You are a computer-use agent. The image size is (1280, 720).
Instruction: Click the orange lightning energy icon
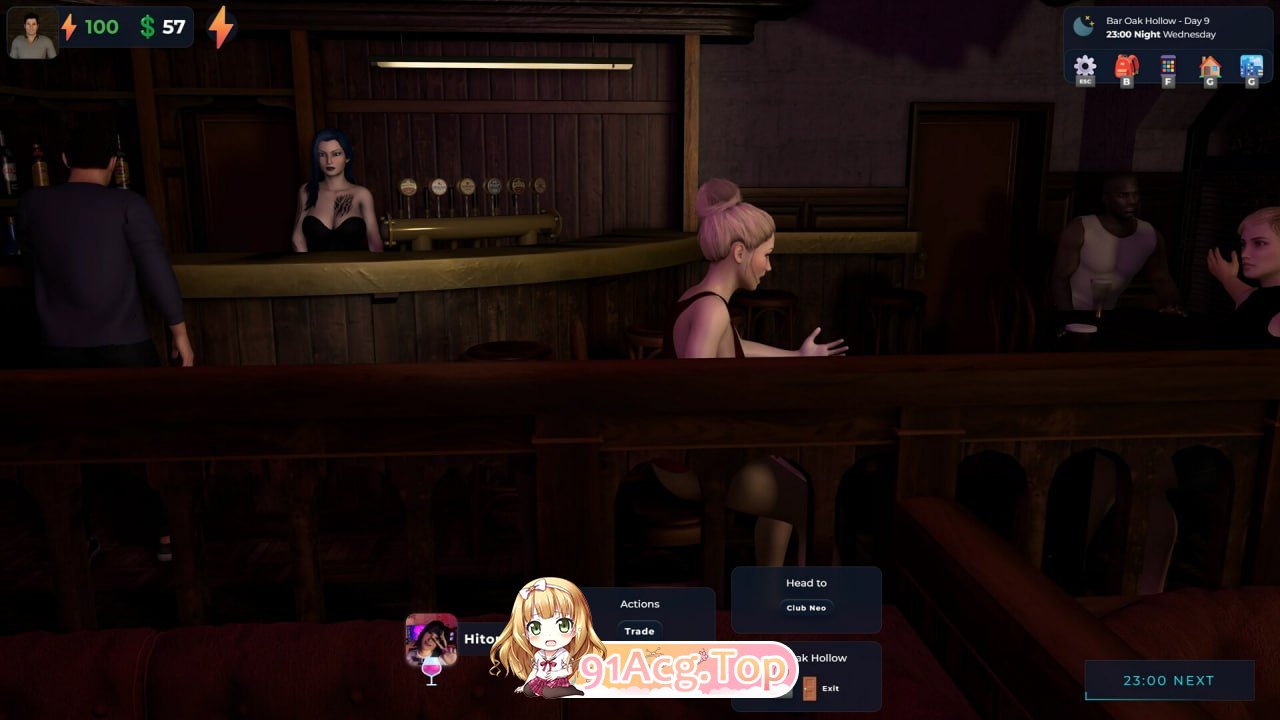click(220, 27)
